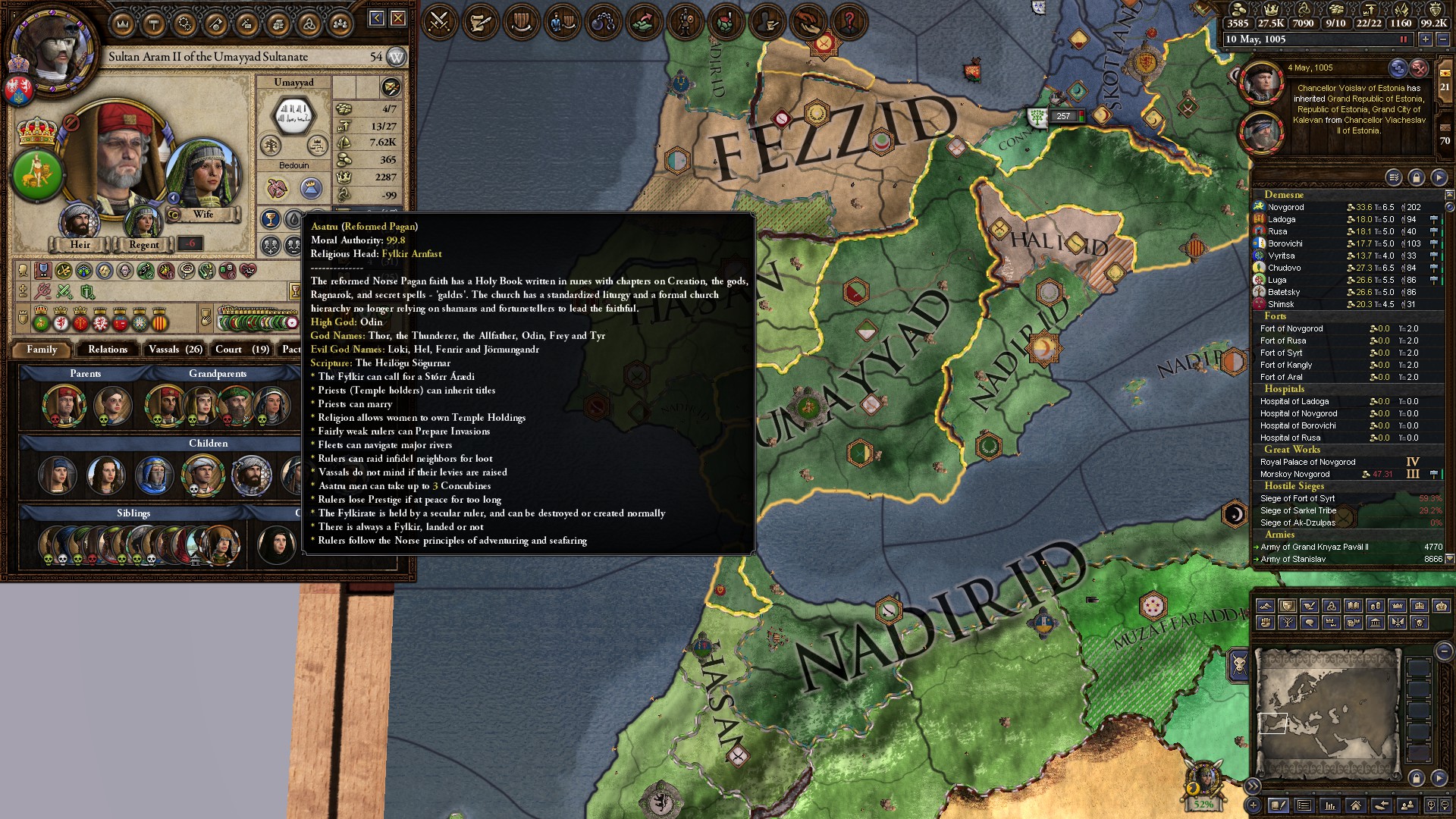Viewport: 1456px width, 819px height.
Task: Open the outliner filter list icon above Demesne
Action: (1393, 177)
